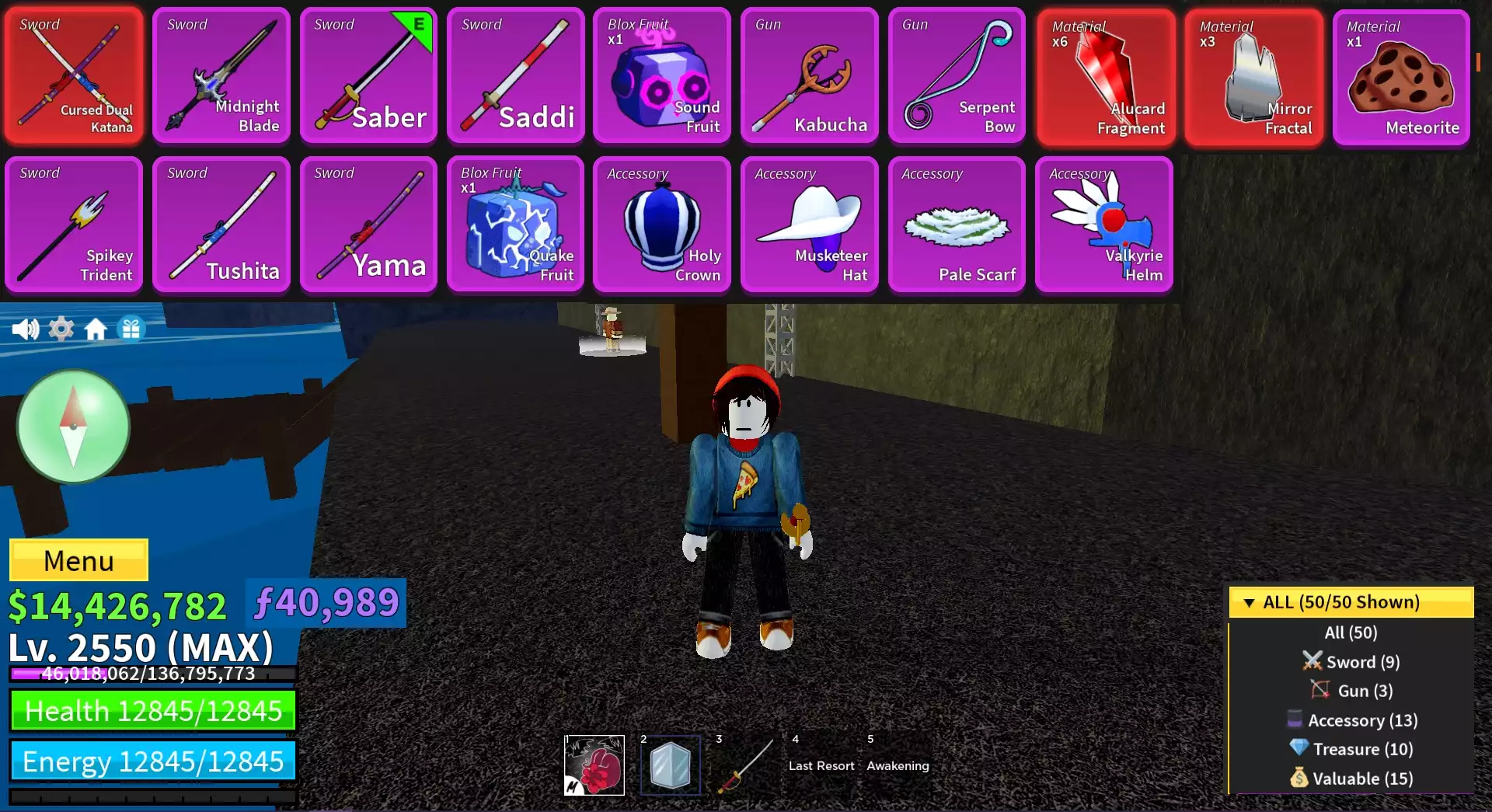This screenshot has width=1492, height=812.
Task: Select the Sound Fruit item
Action: 662,74
